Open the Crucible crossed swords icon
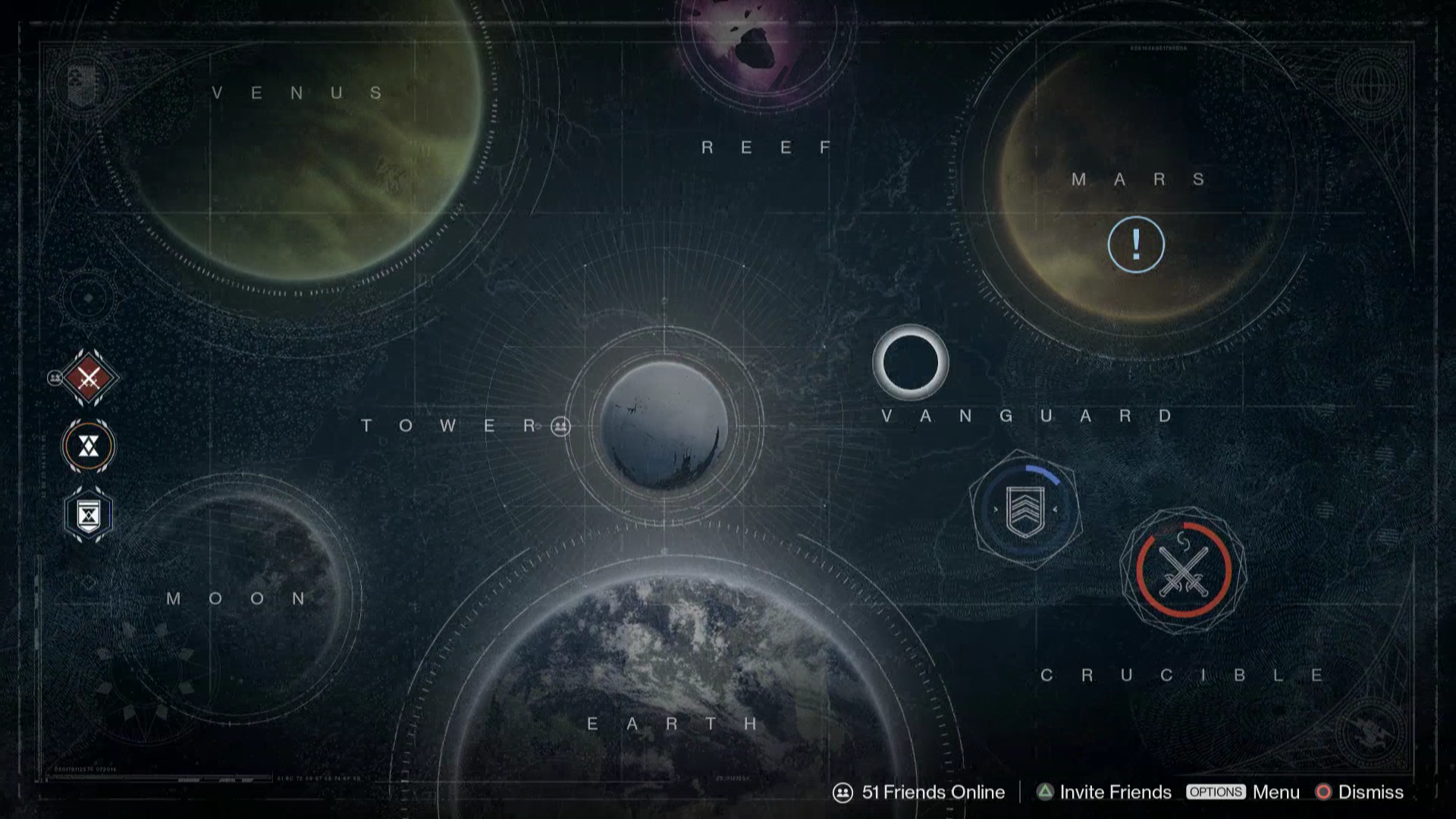The width and height of the screenshot is (1456, 819). [1183, 570]
